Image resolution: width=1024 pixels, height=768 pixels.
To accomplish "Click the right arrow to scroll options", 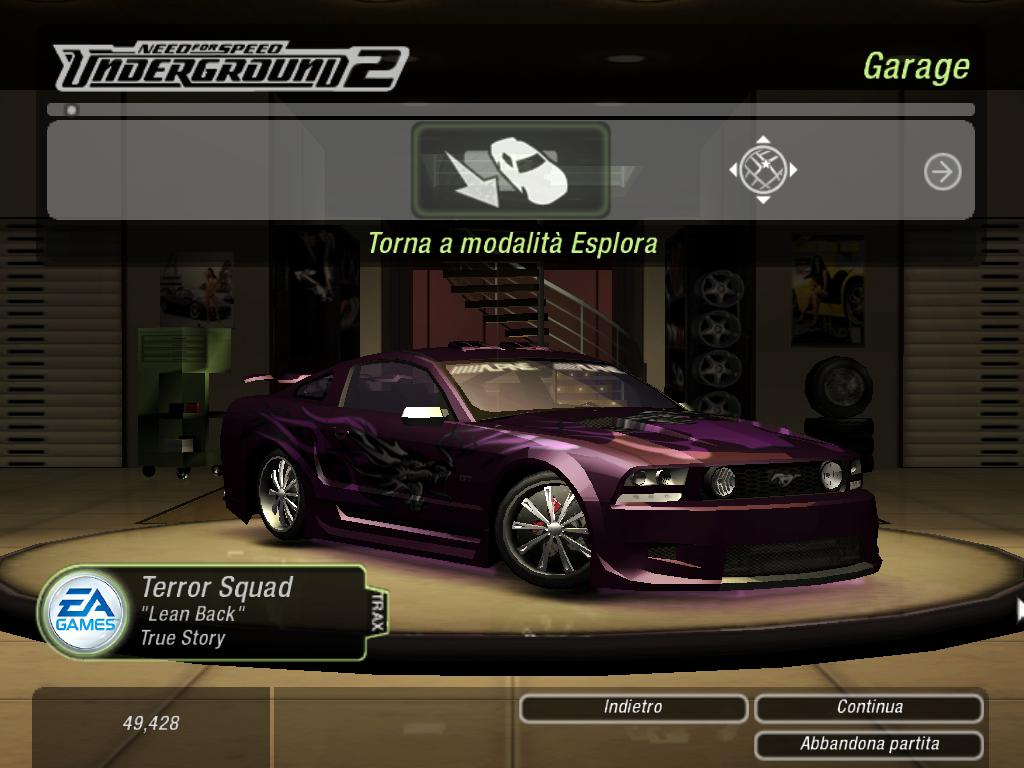I will click(x=942, y=172).
